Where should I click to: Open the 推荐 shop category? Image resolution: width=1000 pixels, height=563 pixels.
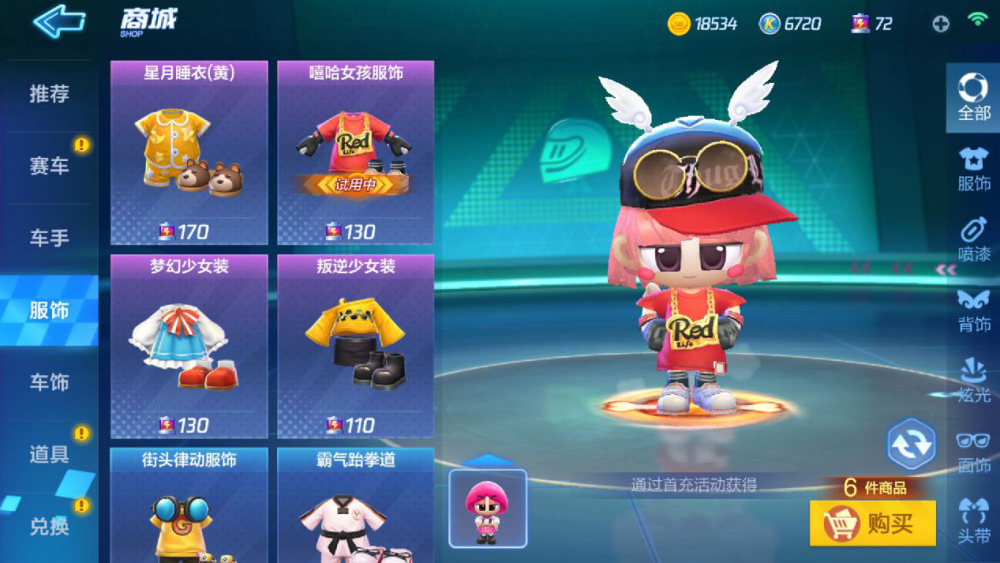tap(49, 94)
